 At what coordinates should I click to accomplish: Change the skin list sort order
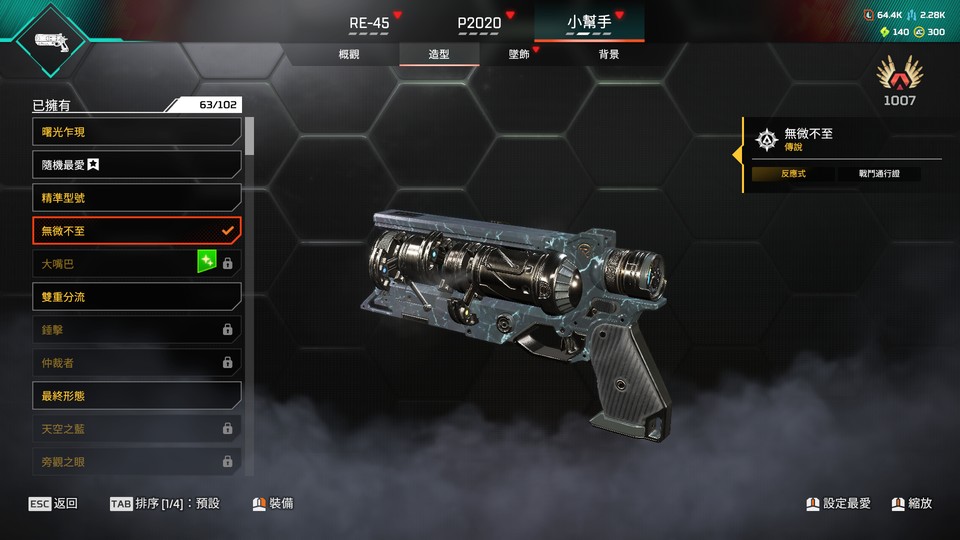click(165, 504)
